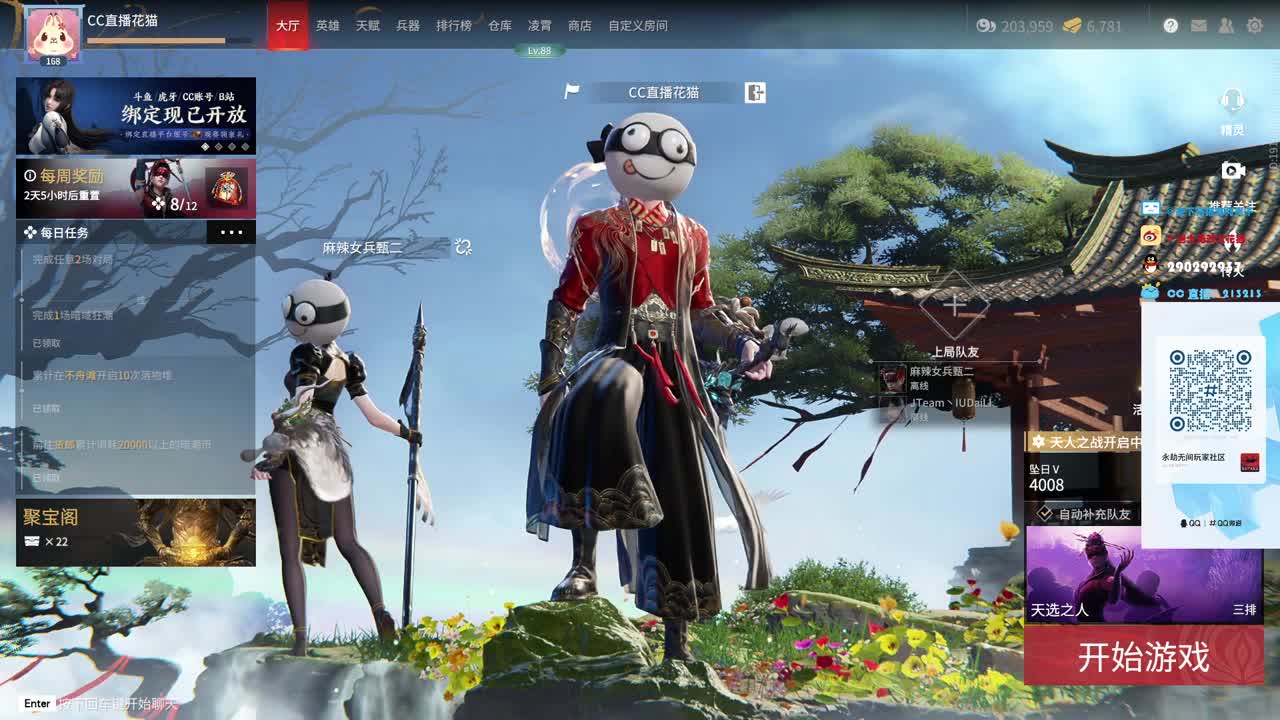Open the 聚宝阁 treasure panel
The height and width of the screenshot is (720, 1280).
136,532
